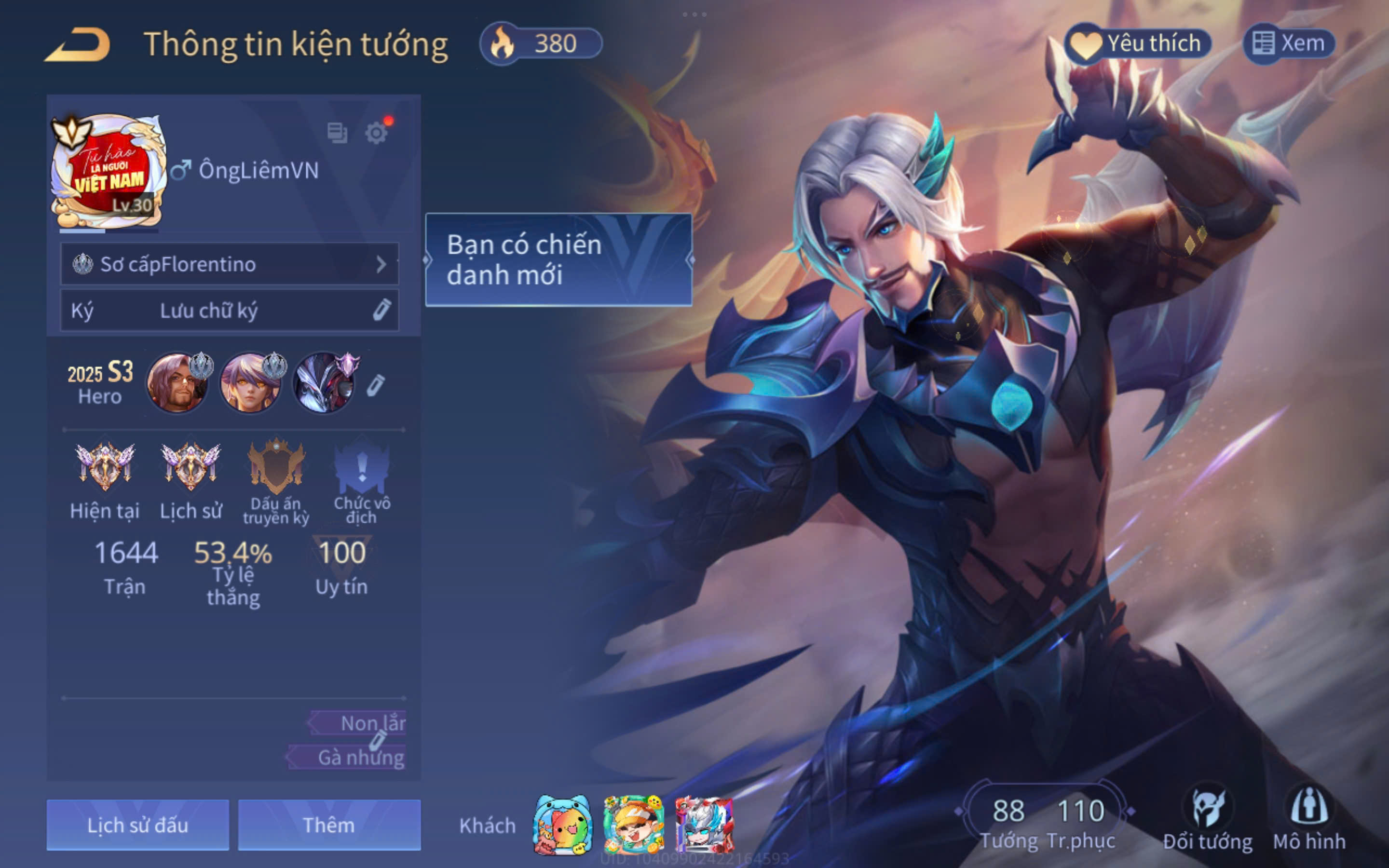1389x868 pixels.
Task: Open Lịch sử đấu match history
Action: click(x=138, y=825)
